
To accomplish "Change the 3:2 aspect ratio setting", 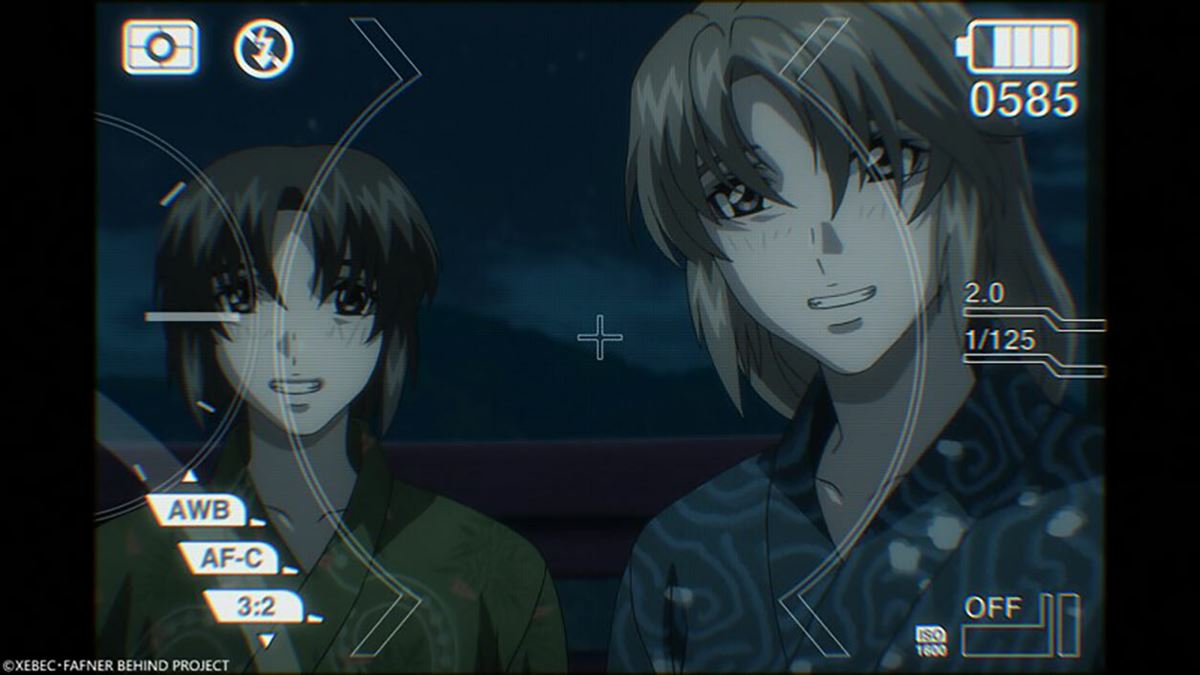I will [x=254, y=605].
